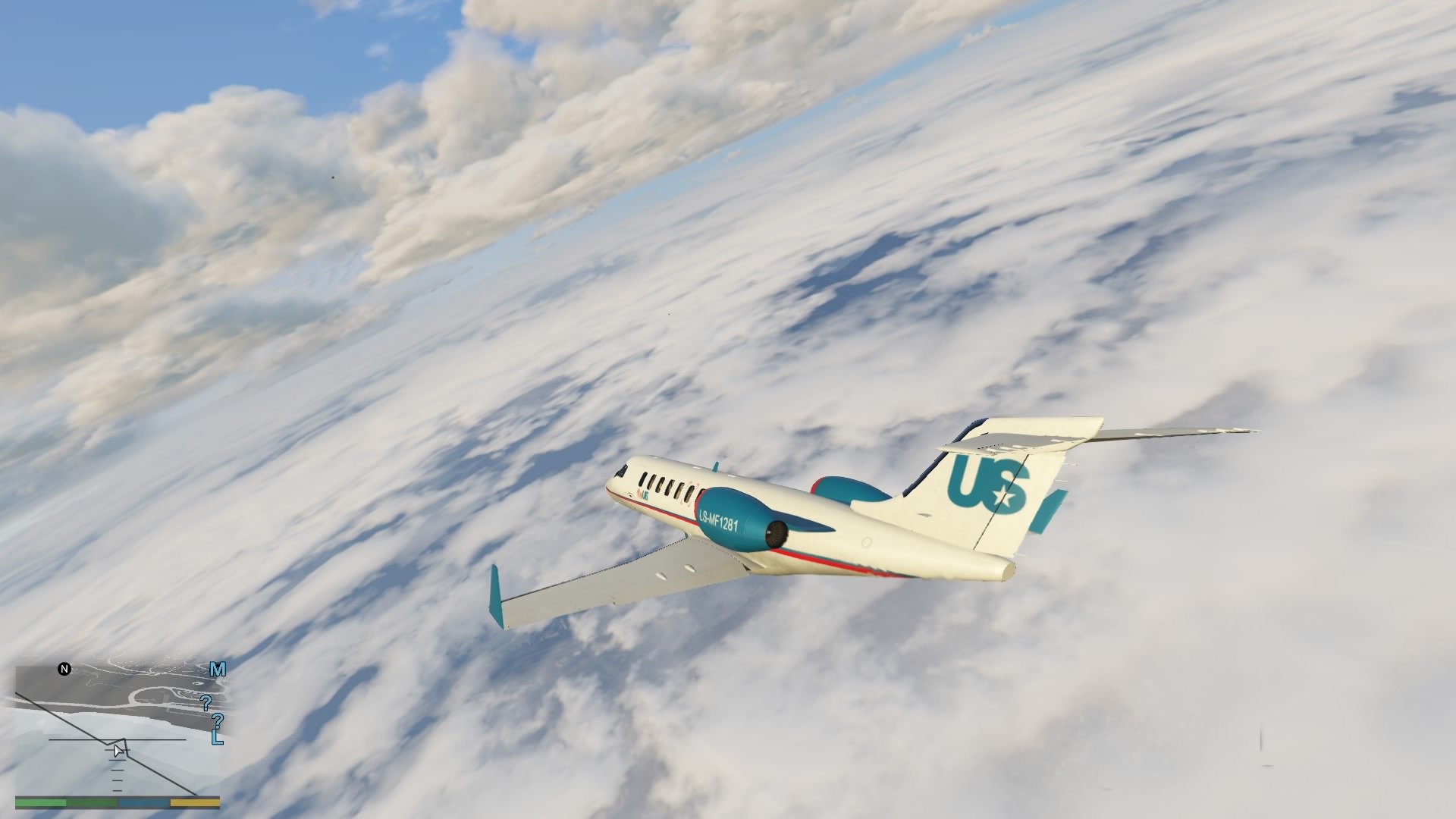Select the L mission letter icon

[x=218, y=738]
